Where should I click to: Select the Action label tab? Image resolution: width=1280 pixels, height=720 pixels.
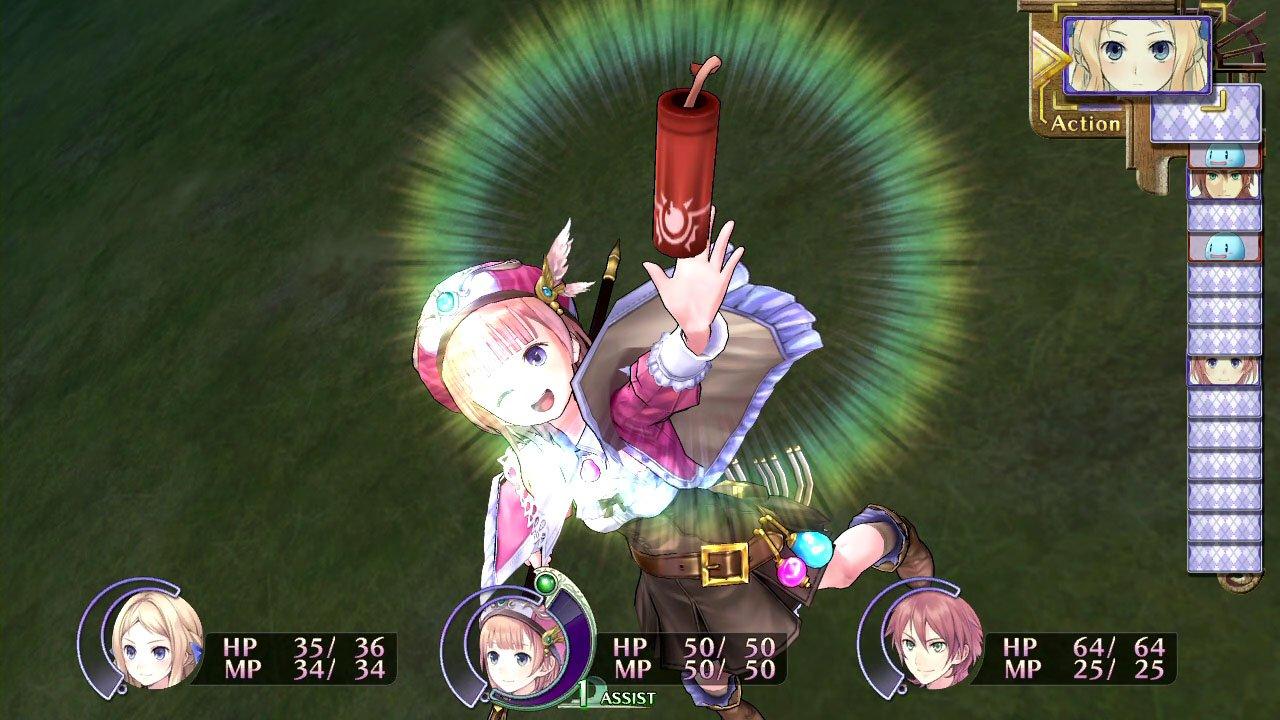point(1088,125)
